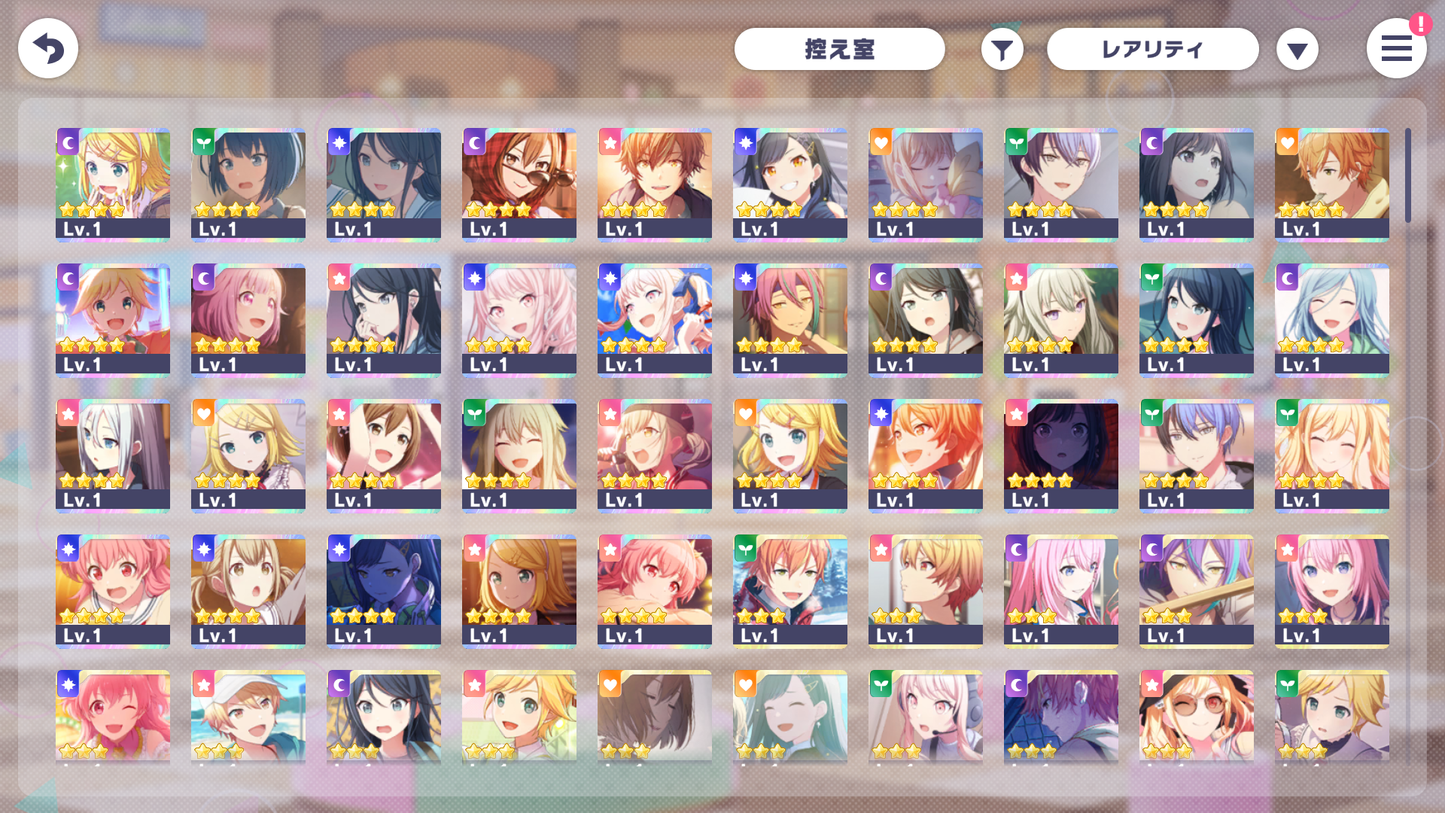Tap the back arrow icon top-left
This screenshot has height=813, width=1445.
coord(48,48)
